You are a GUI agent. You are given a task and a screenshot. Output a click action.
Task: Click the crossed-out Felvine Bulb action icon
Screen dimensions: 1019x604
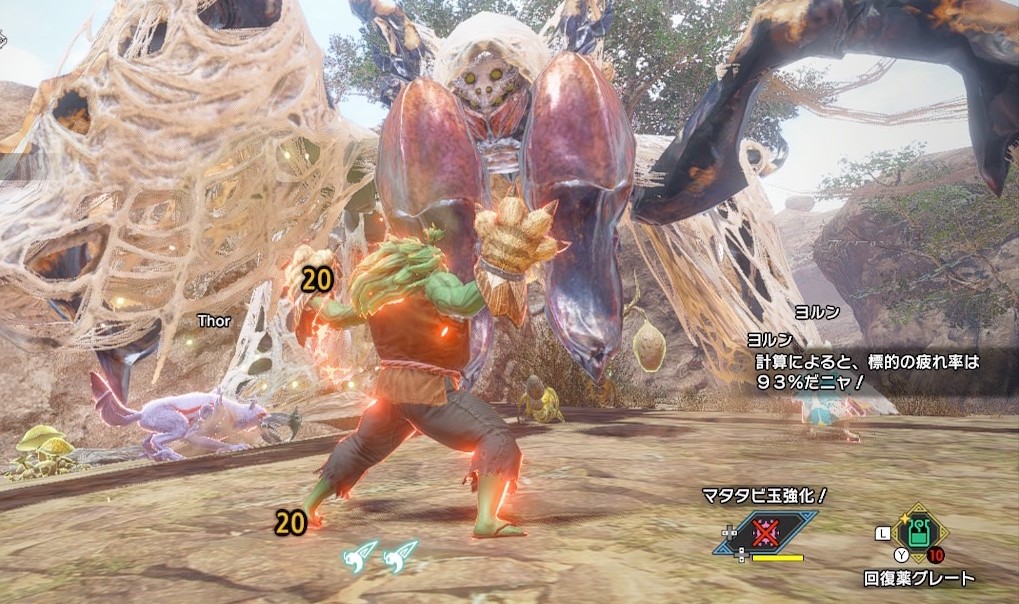pyautogui.click(x=765, y=533)
